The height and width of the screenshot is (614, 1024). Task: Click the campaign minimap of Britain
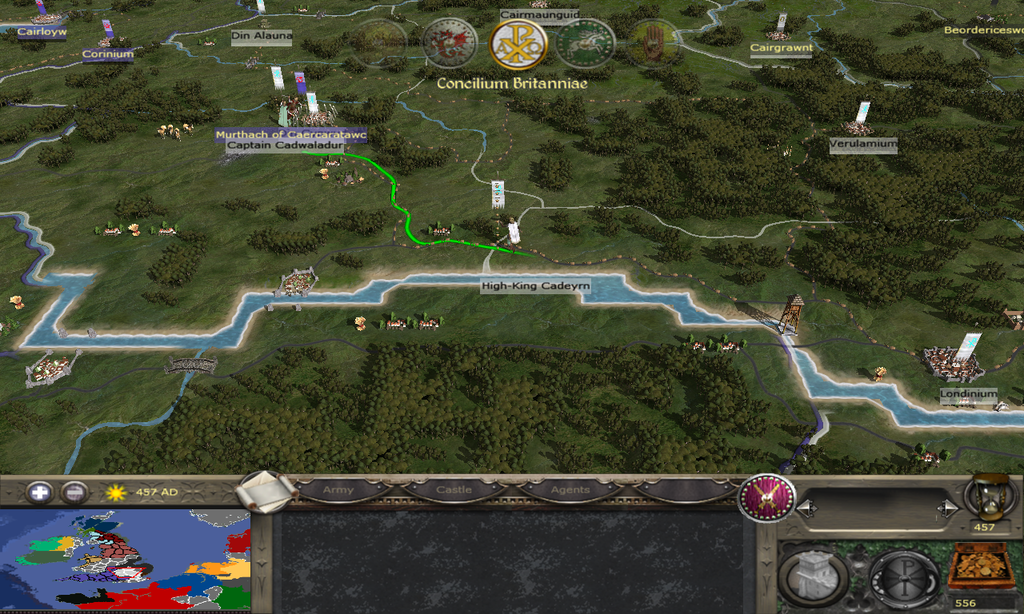pos(125,561)
